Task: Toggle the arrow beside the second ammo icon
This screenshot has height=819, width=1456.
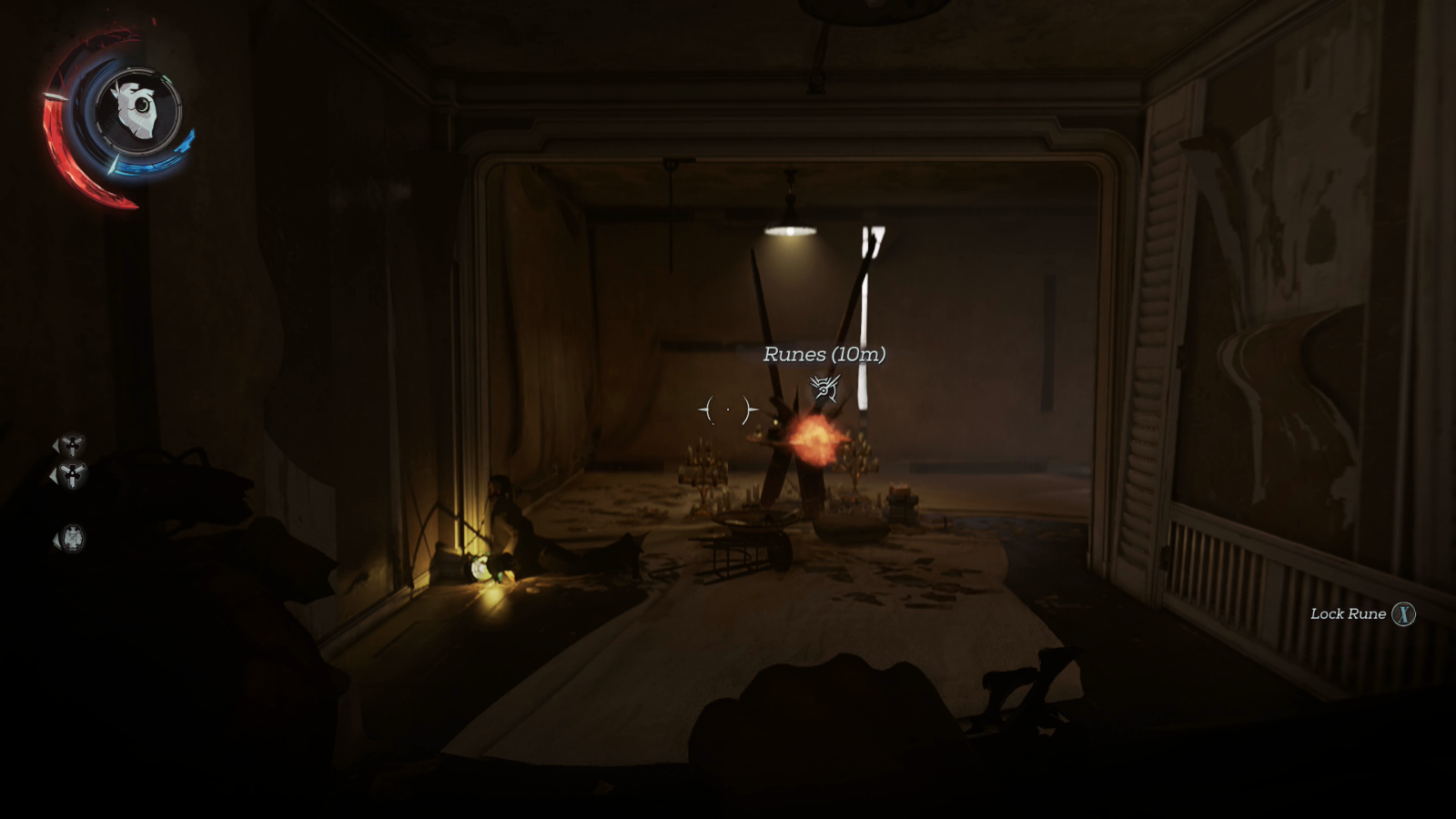Action: click(x=55, y=475)
